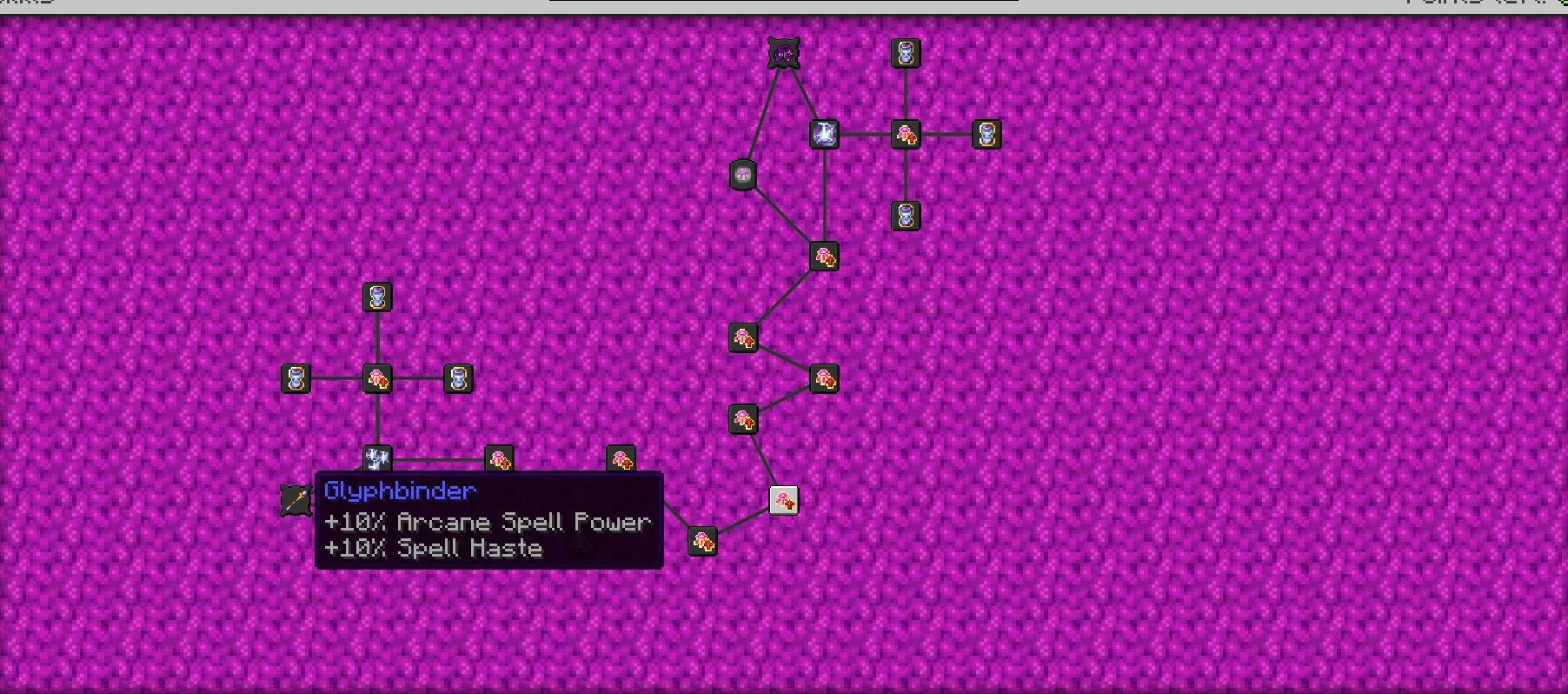Select the ghast skill node near the root

tap(743, 175)
